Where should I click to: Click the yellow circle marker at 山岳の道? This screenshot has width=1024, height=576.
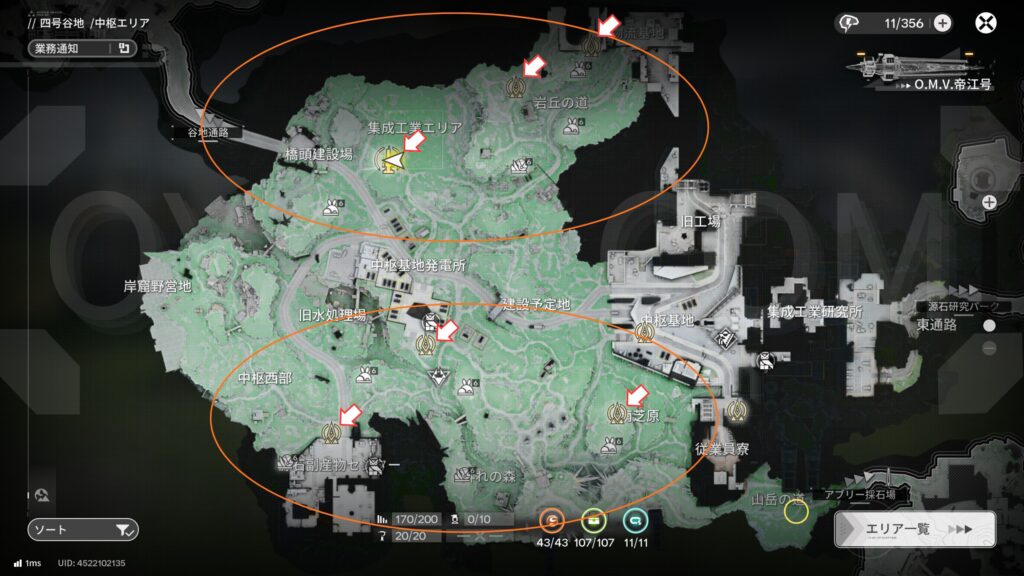pyautogui.click(x=796, y=512)
